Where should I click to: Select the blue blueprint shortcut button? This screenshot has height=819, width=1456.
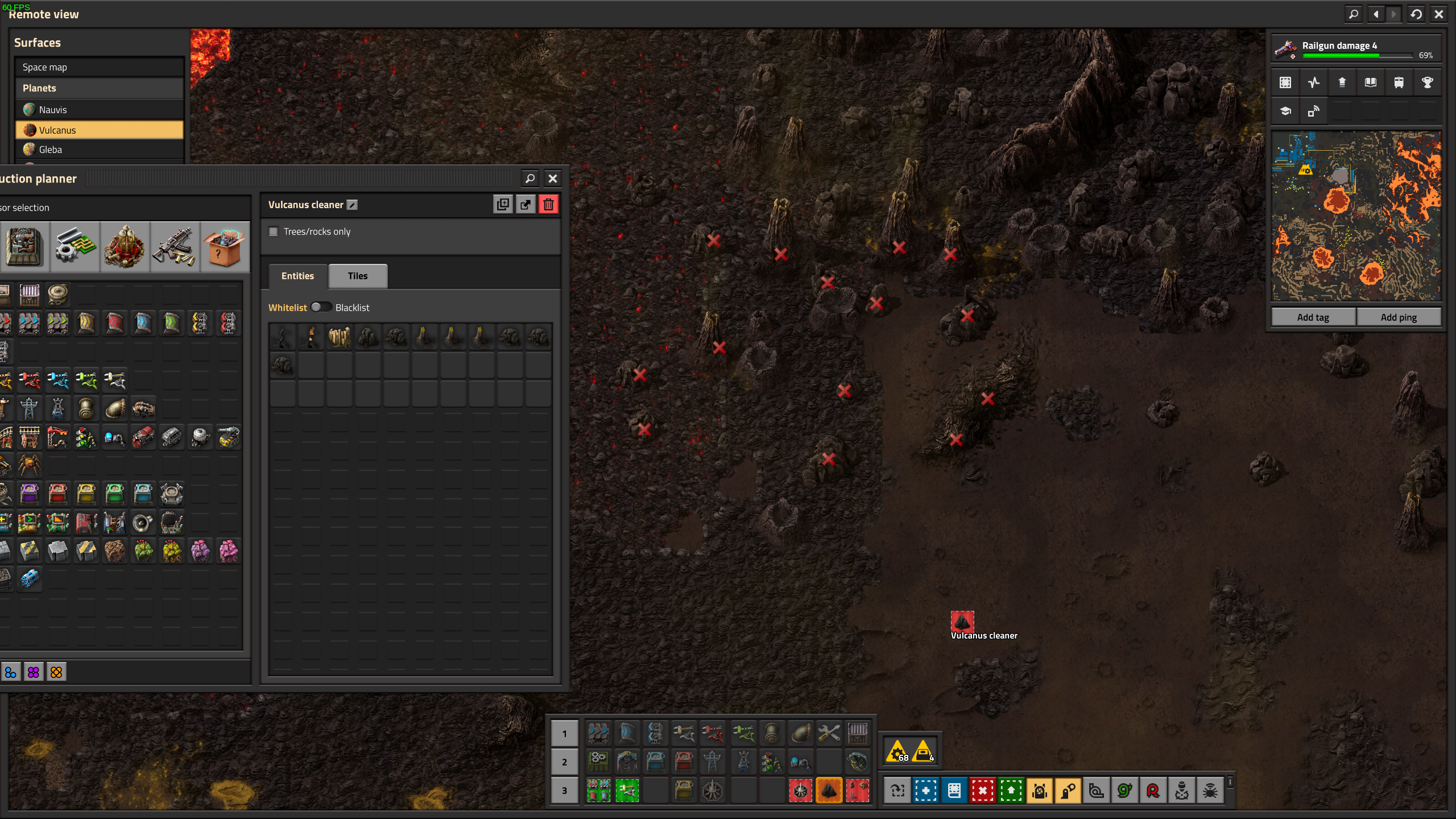925,791
